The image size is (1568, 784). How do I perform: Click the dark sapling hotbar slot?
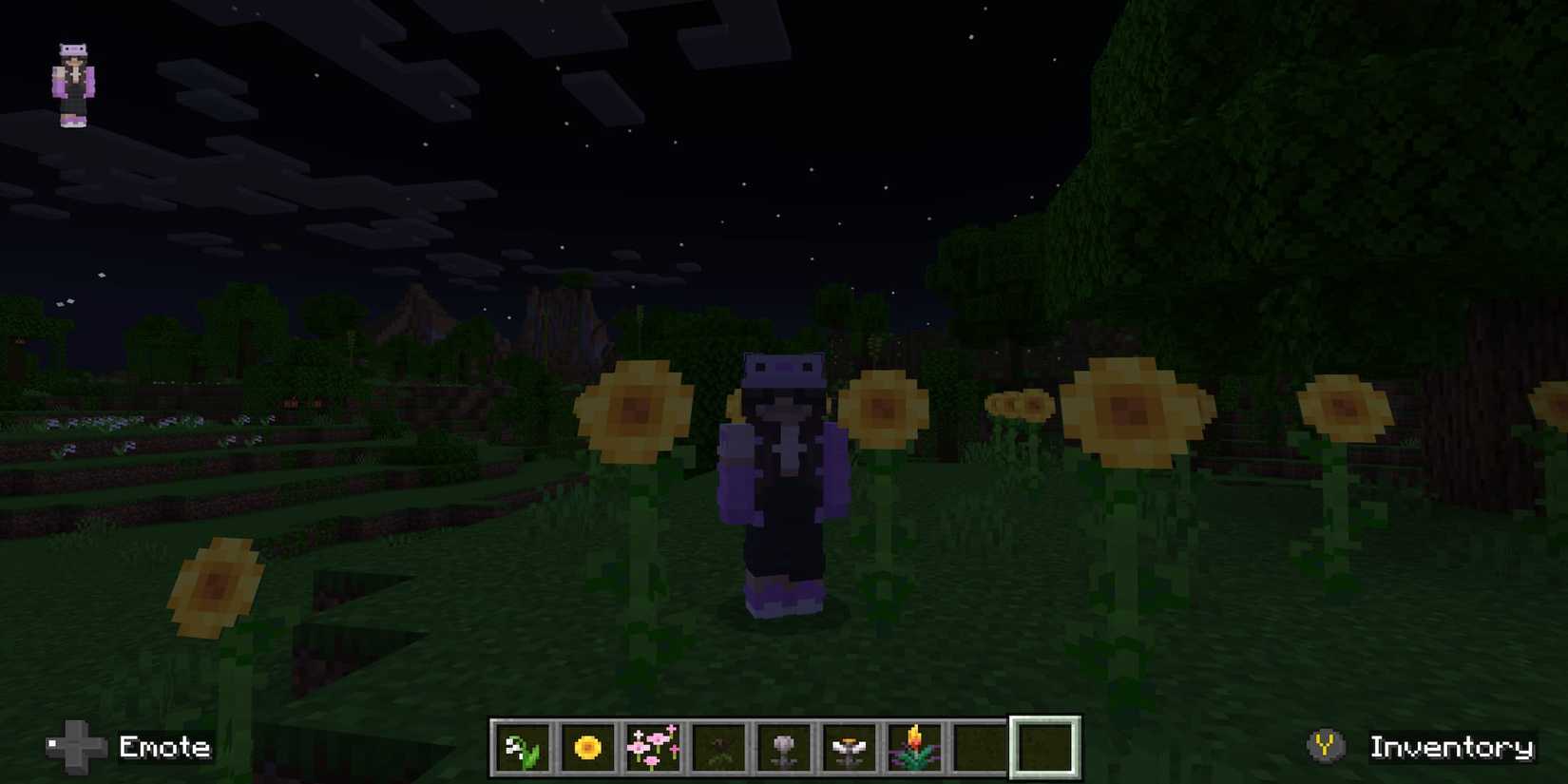pyautogui.click(x=717, y=748)
